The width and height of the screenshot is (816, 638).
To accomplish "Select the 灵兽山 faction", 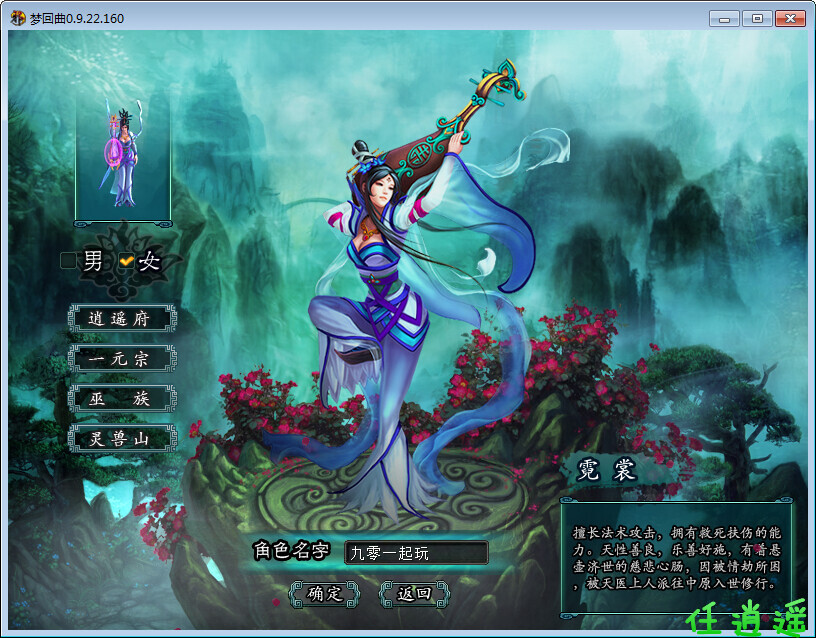I will (122, 438).
